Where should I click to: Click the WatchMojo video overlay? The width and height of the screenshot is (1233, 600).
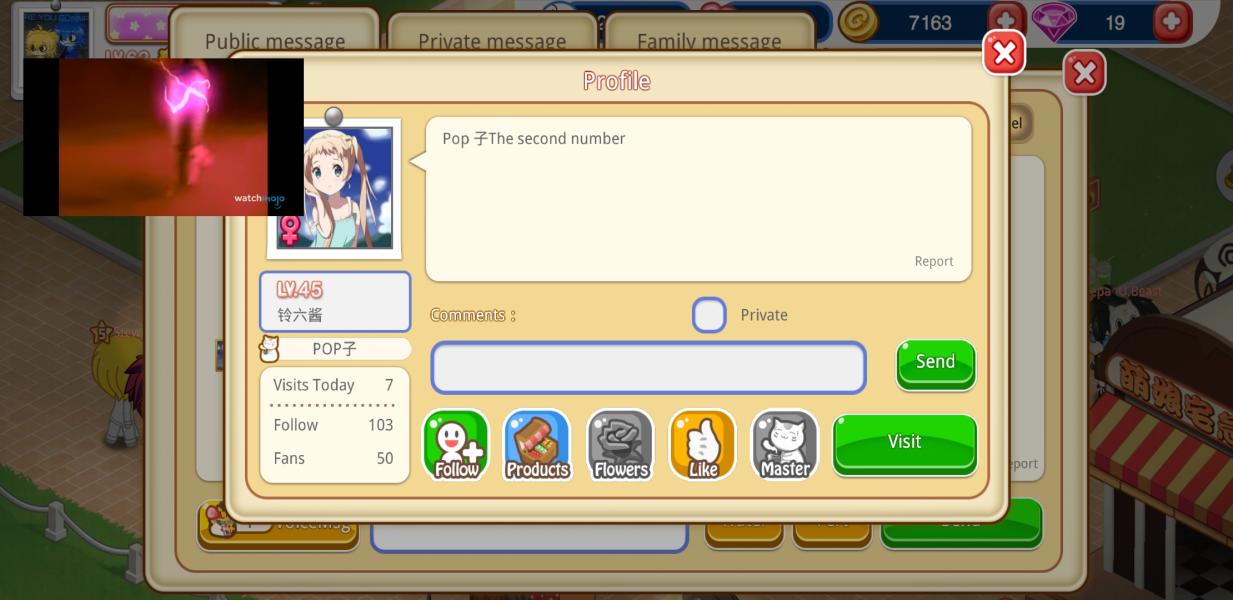pos(163,137)
